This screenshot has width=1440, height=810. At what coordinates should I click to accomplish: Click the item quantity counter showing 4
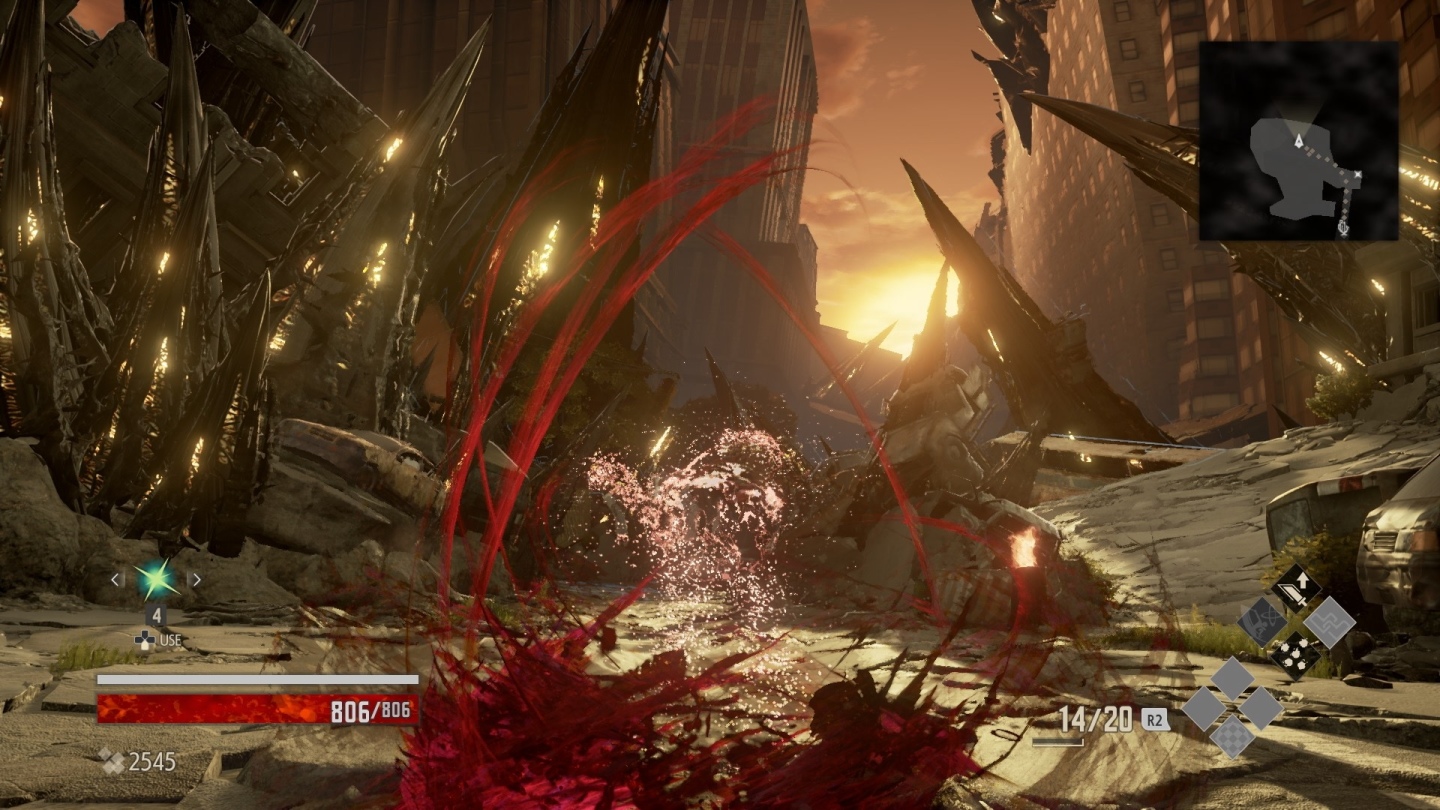click(155, 612)
